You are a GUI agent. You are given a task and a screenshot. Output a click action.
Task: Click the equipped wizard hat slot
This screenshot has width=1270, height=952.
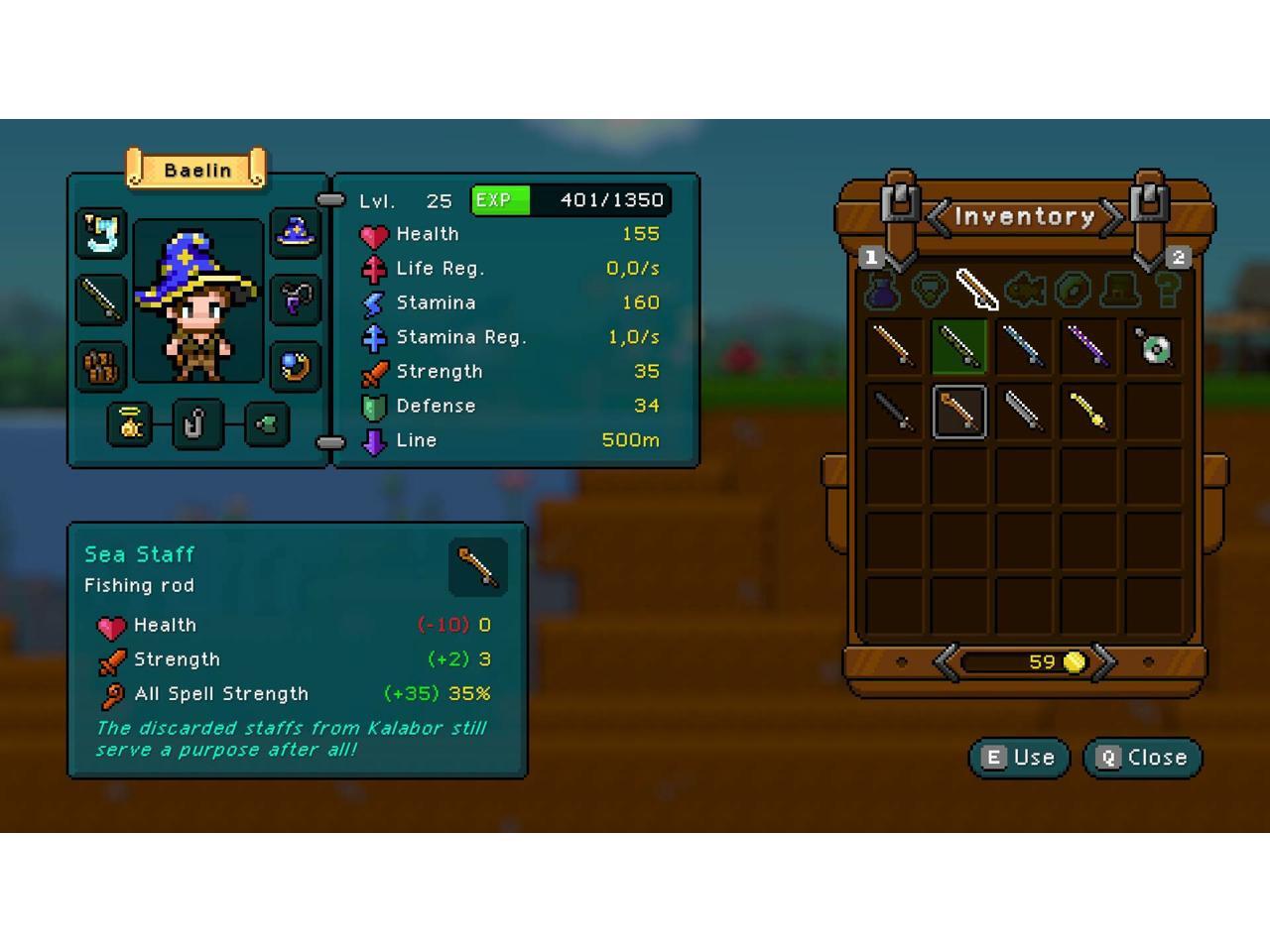coord(295,233)
